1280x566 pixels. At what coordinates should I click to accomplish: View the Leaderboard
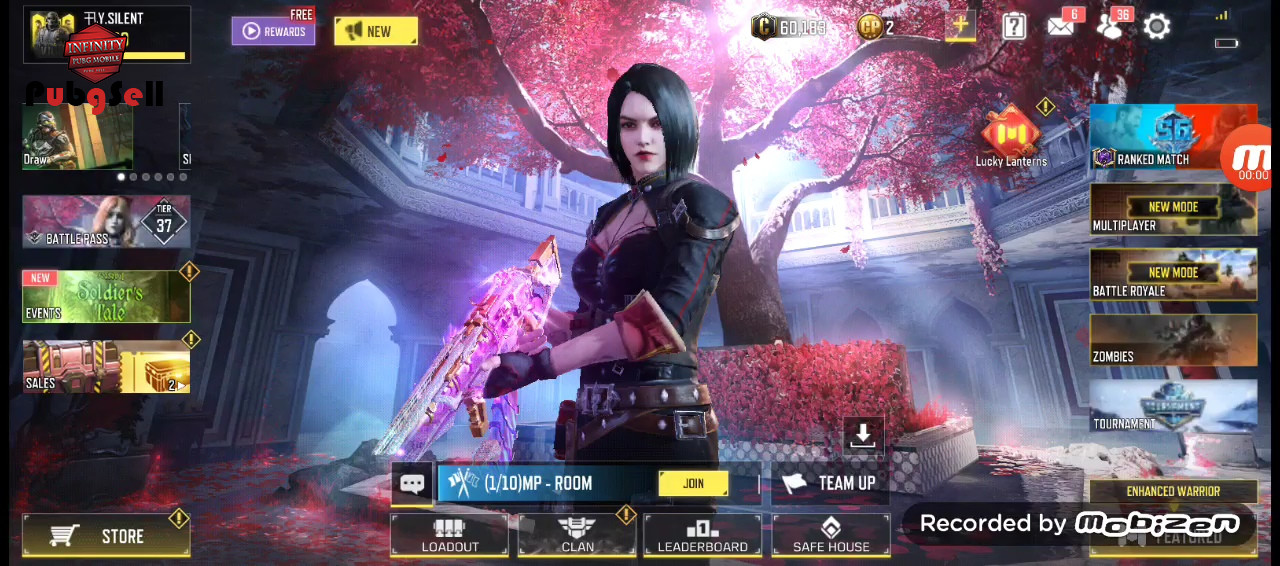click(x=702, y=535)
